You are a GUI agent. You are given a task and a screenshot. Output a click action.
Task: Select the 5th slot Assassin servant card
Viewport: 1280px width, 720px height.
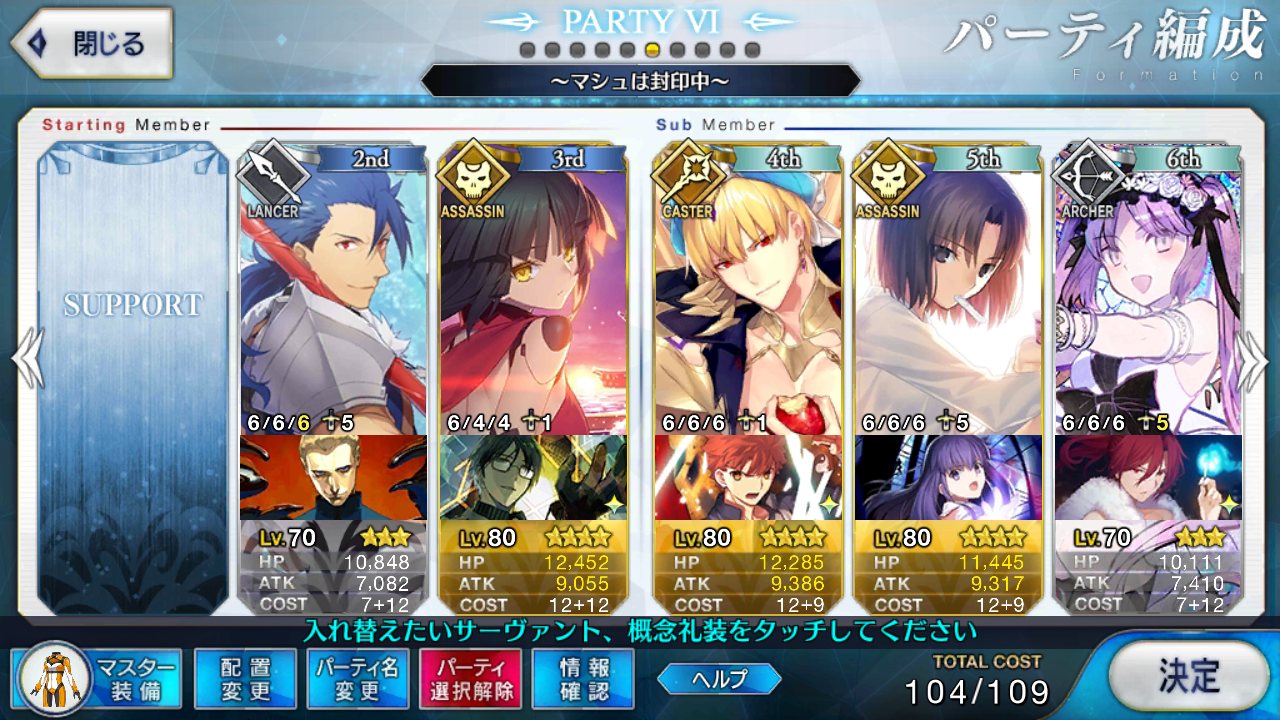tap(948, 290)
